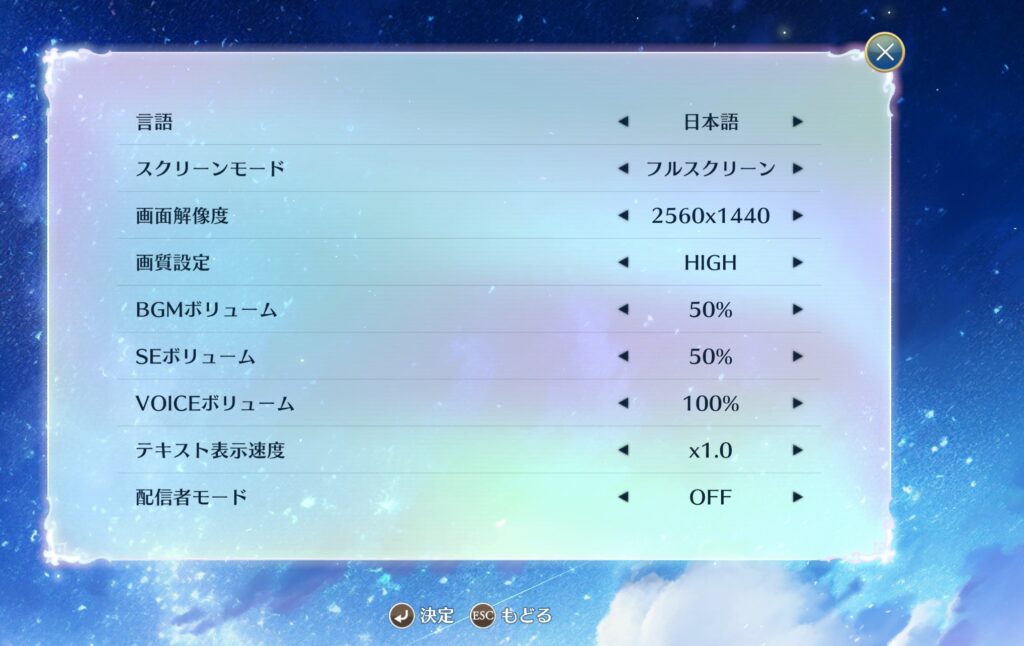The height and width of the screenshot is (646, 1024).
Task: Turn down BGMボリューム with the left arrow
Action: 623,310
